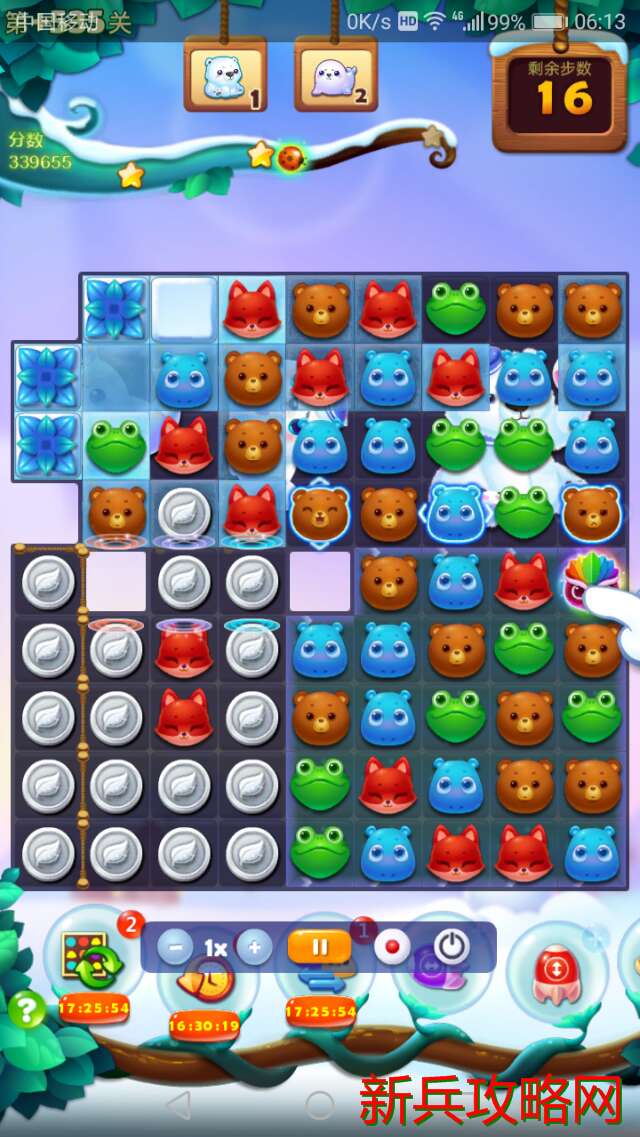The width and height of the screenshot is (640, 1137).
Task: Pause using the orange pause button
Action: 318,947
